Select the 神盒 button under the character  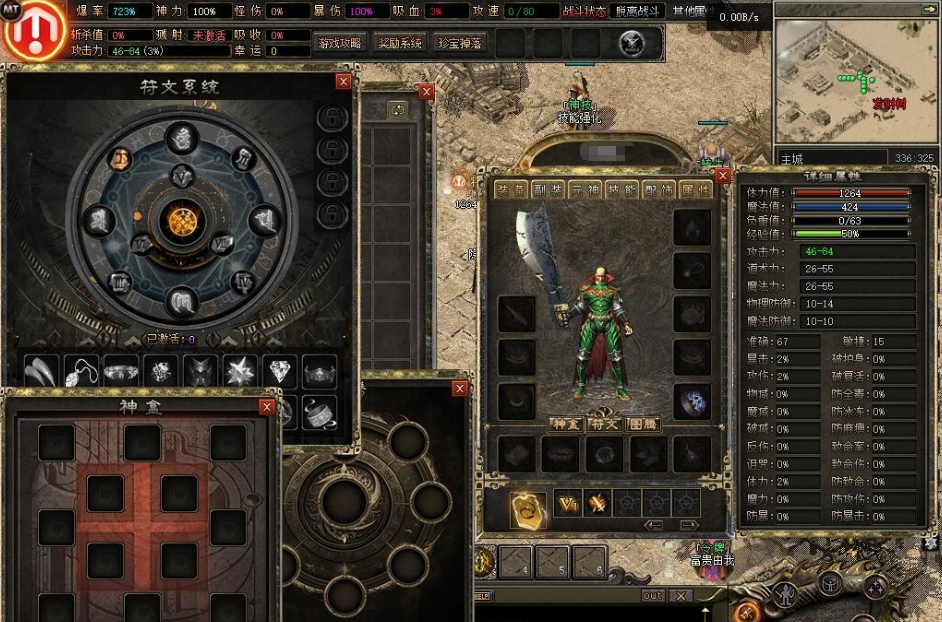pos(566,424)
